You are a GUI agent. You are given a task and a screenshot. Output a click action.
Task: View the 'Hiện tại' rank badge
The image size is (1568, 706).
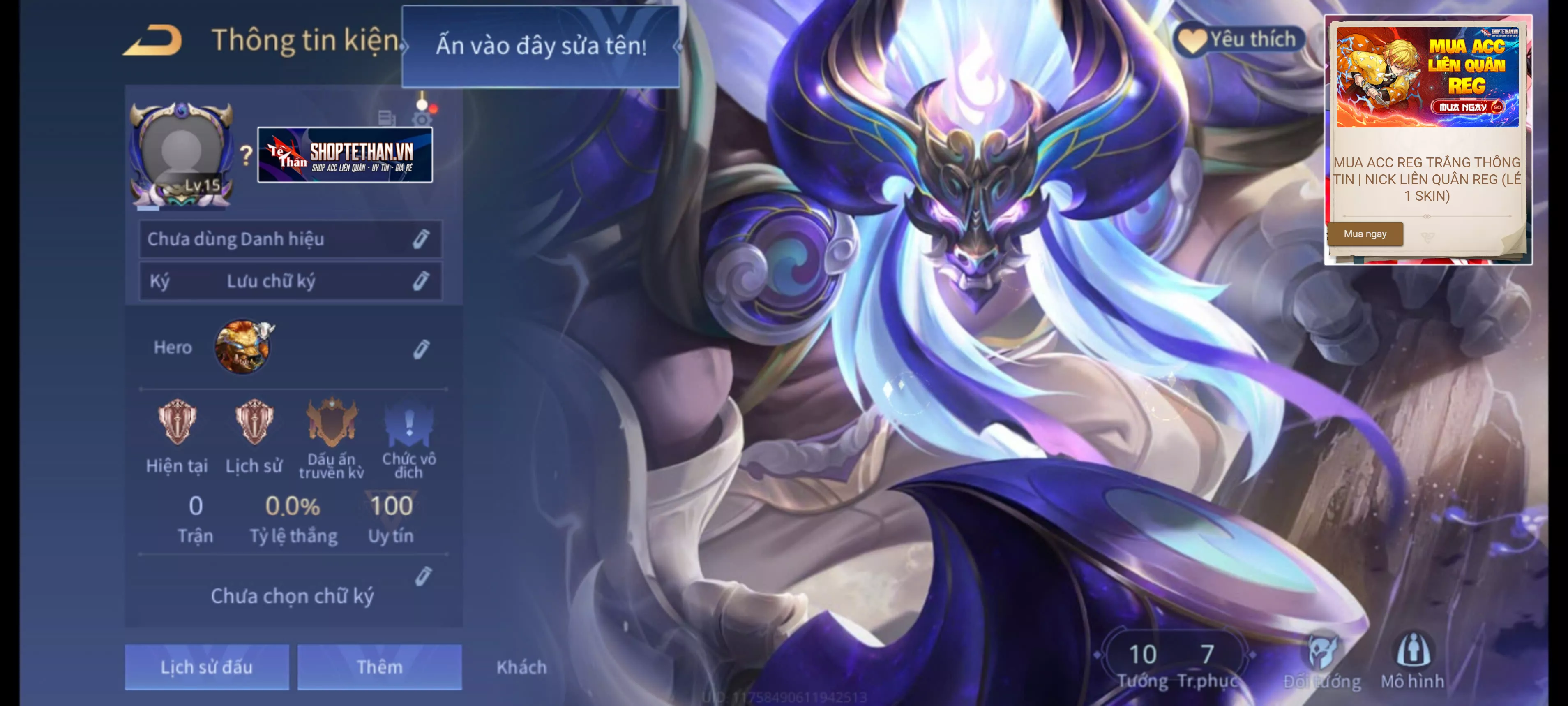(177, 422)
